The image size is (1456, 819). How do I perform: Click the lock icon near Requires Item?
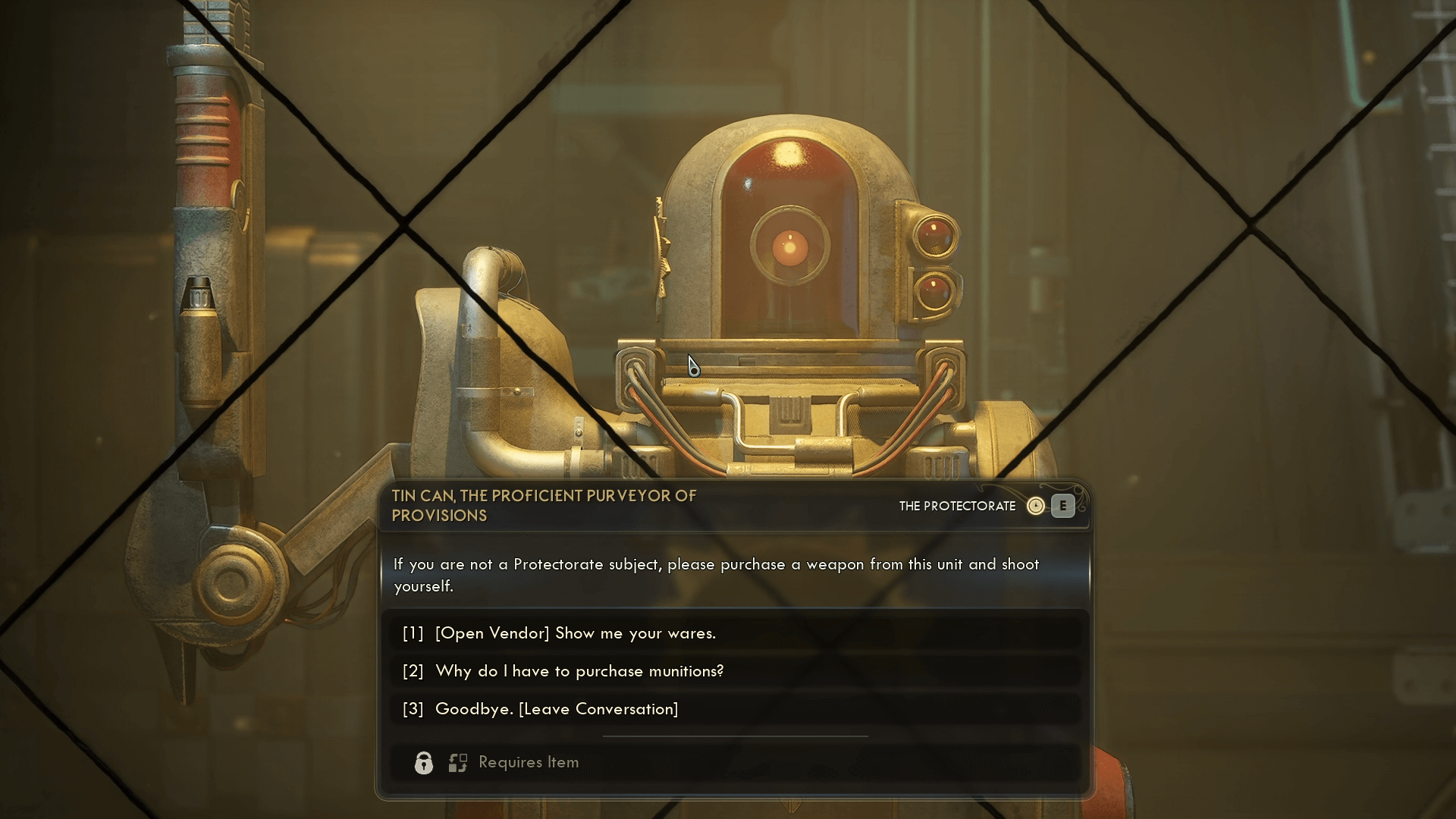tap(423, 762)
